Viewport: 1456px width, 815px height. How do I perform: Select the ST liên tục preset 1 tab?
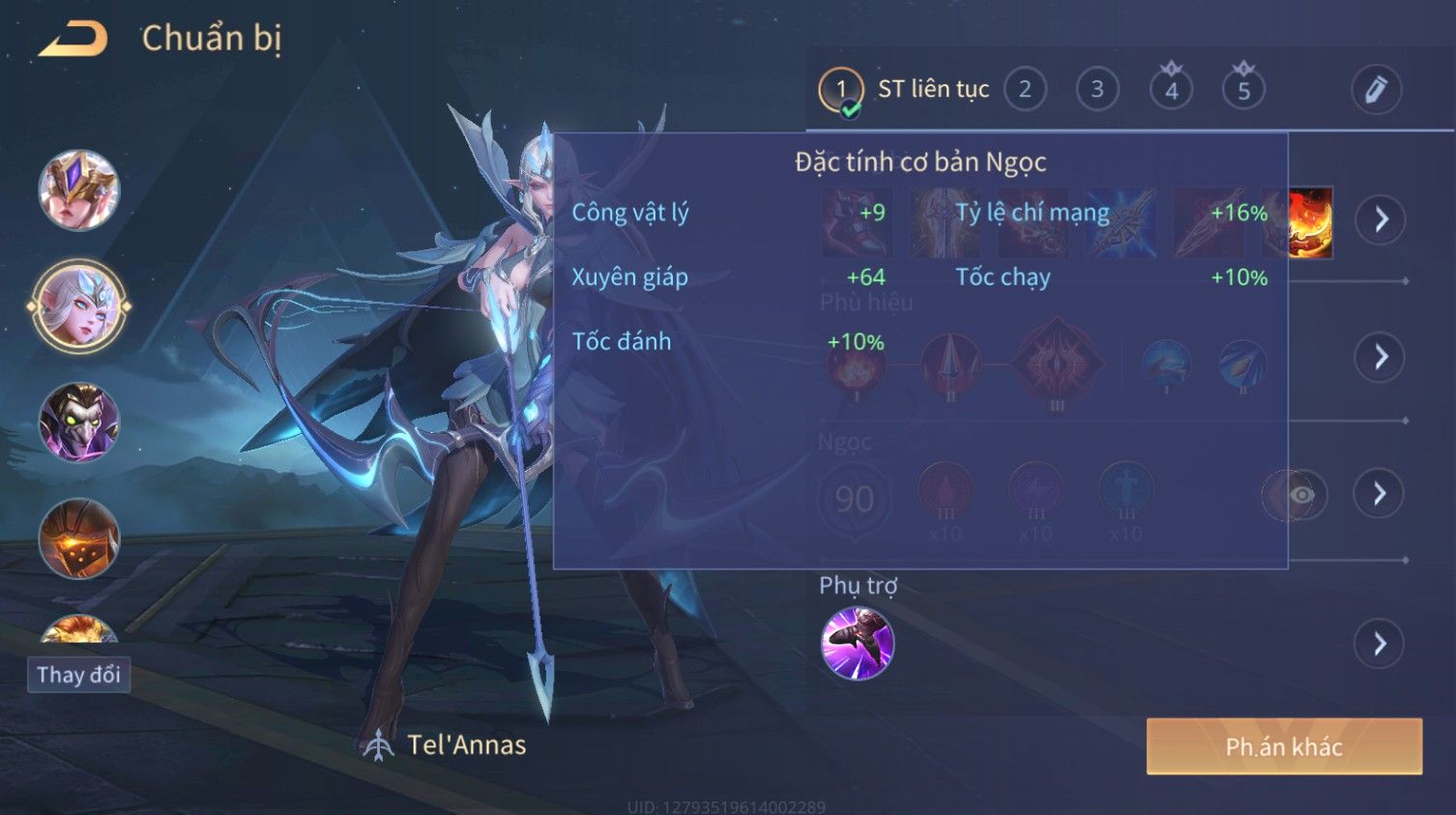point(841,90)
